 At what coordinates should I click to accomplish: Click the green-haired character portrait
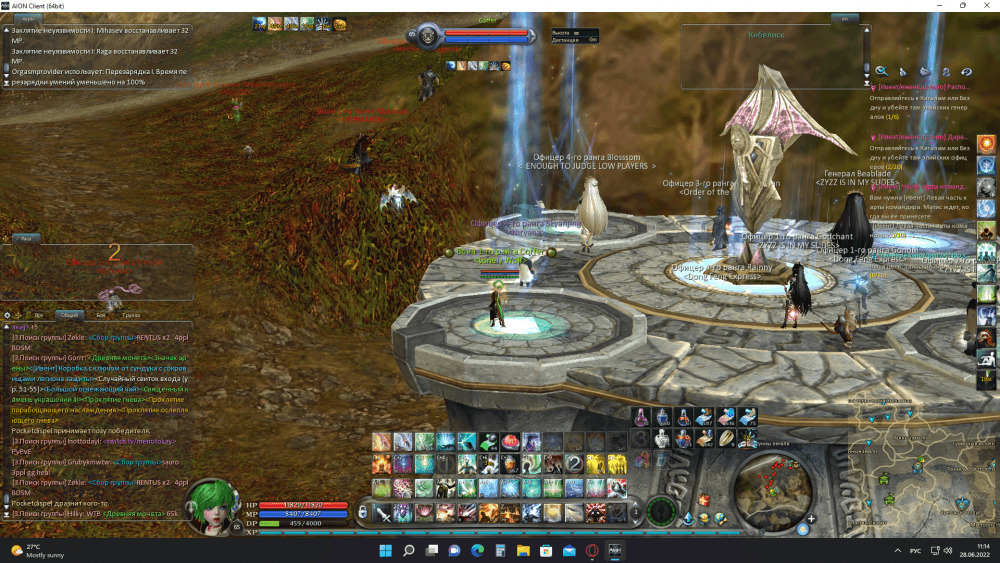click(212, 505)
